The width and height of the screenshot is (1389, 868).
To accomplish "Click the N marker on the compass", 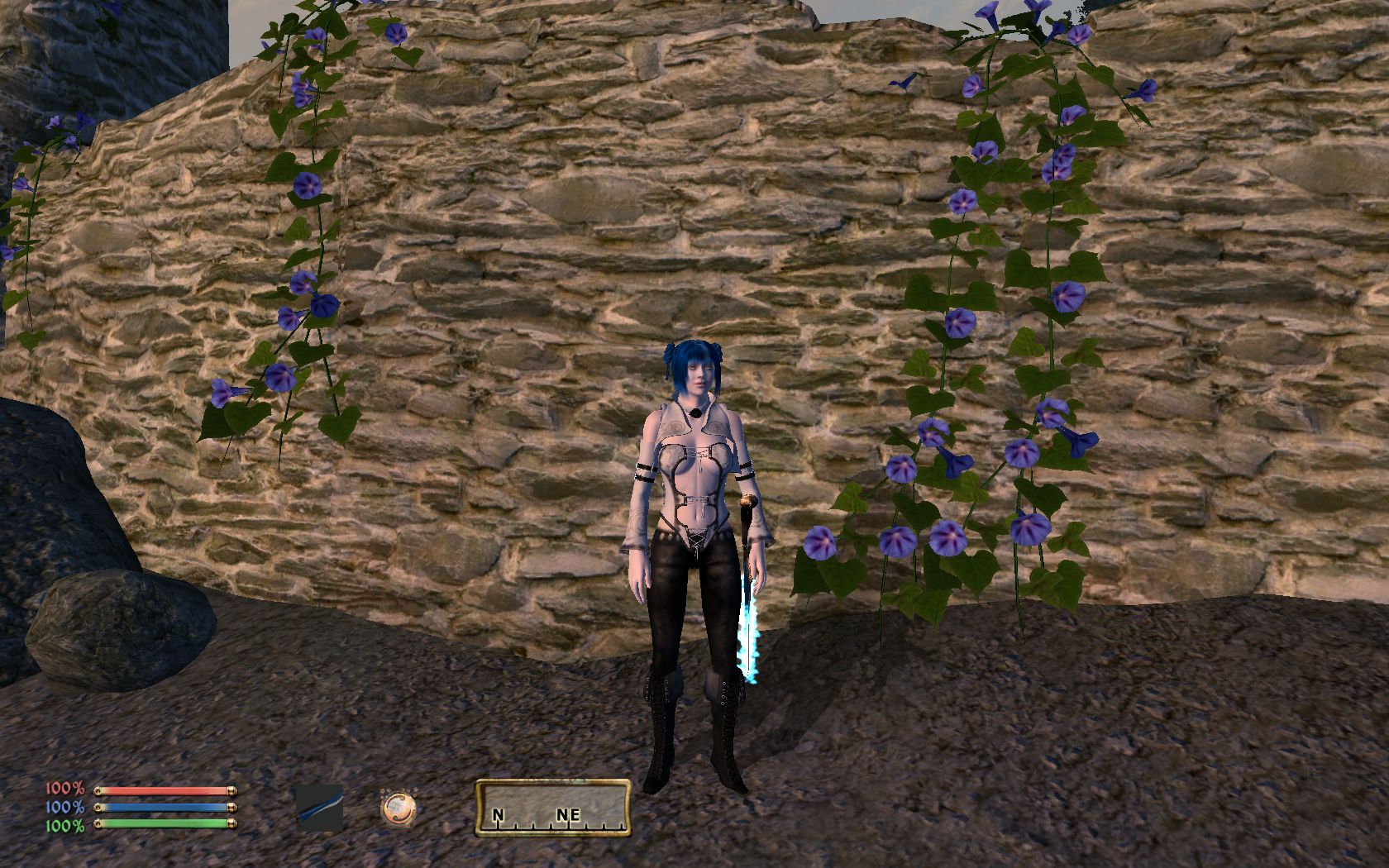I will coord(498,814).
